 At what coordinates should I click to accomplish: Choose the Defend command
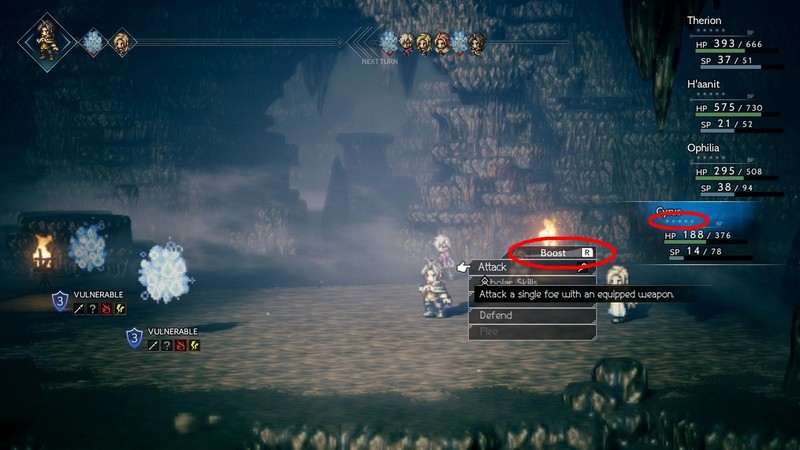point(532,315)
